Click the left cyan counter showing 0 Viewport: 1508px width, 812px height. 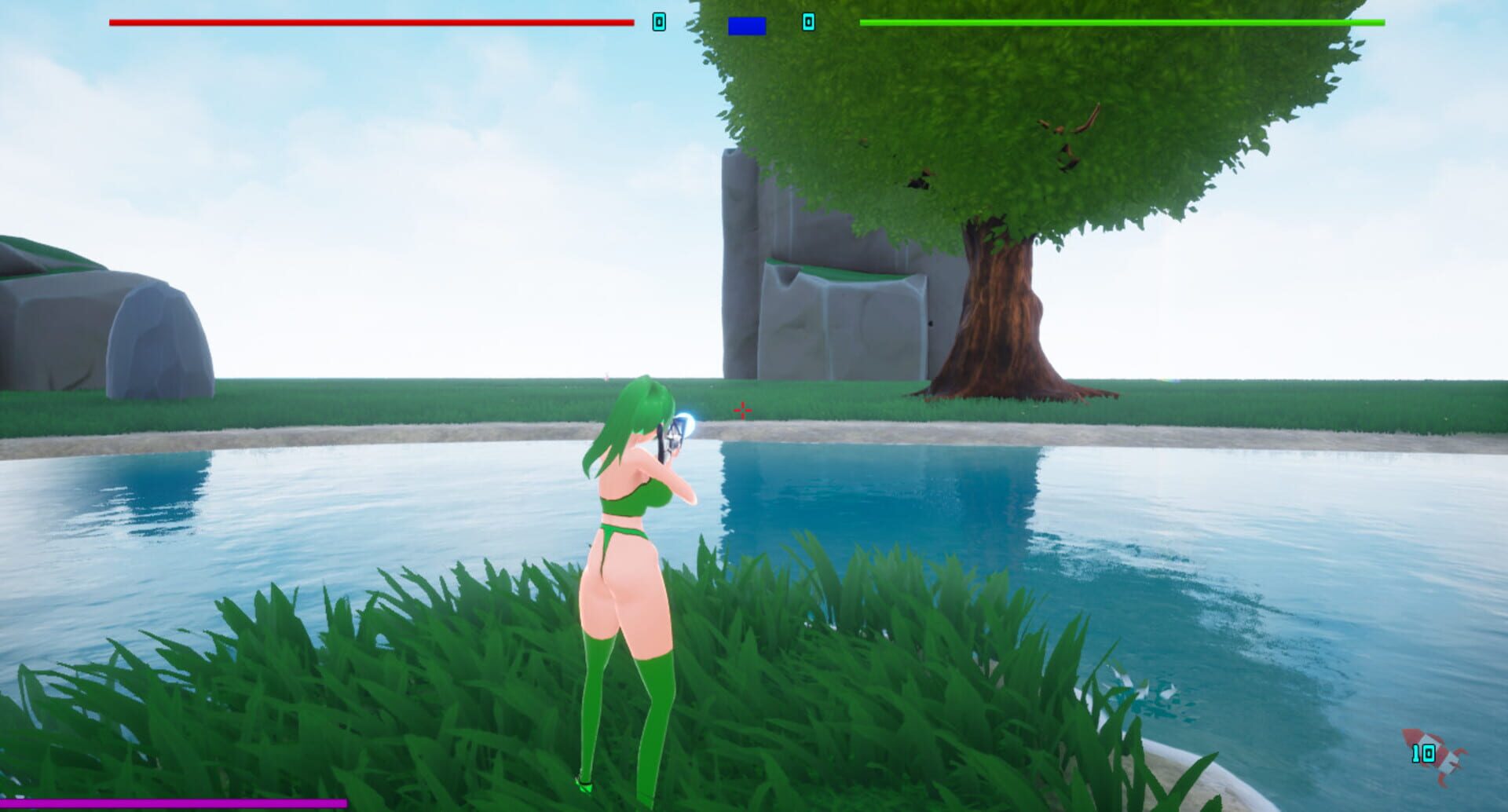tap(658, 23)
